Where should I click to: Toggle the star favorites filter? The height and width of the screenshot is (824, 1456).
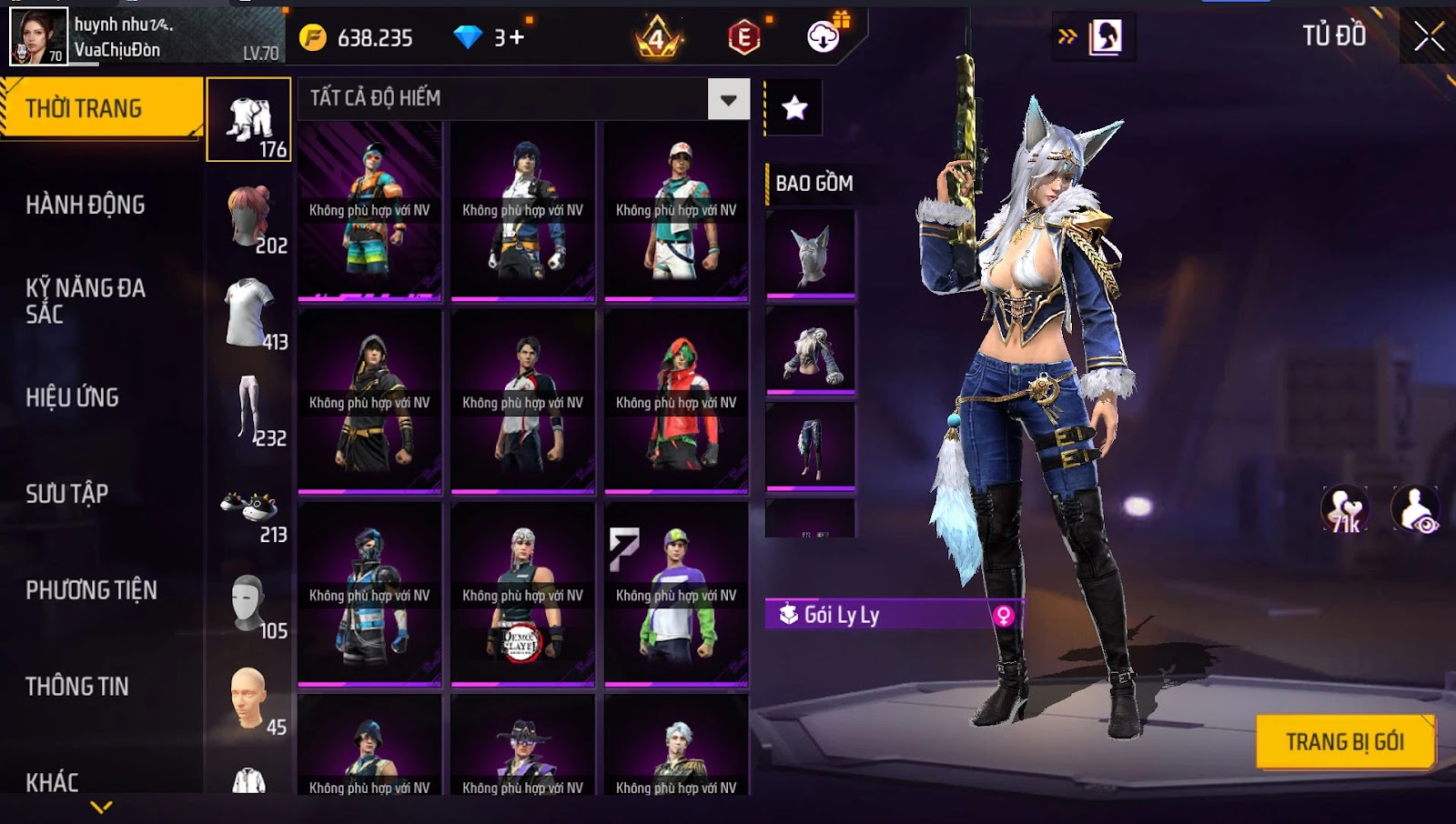click(x=794, y=108)
